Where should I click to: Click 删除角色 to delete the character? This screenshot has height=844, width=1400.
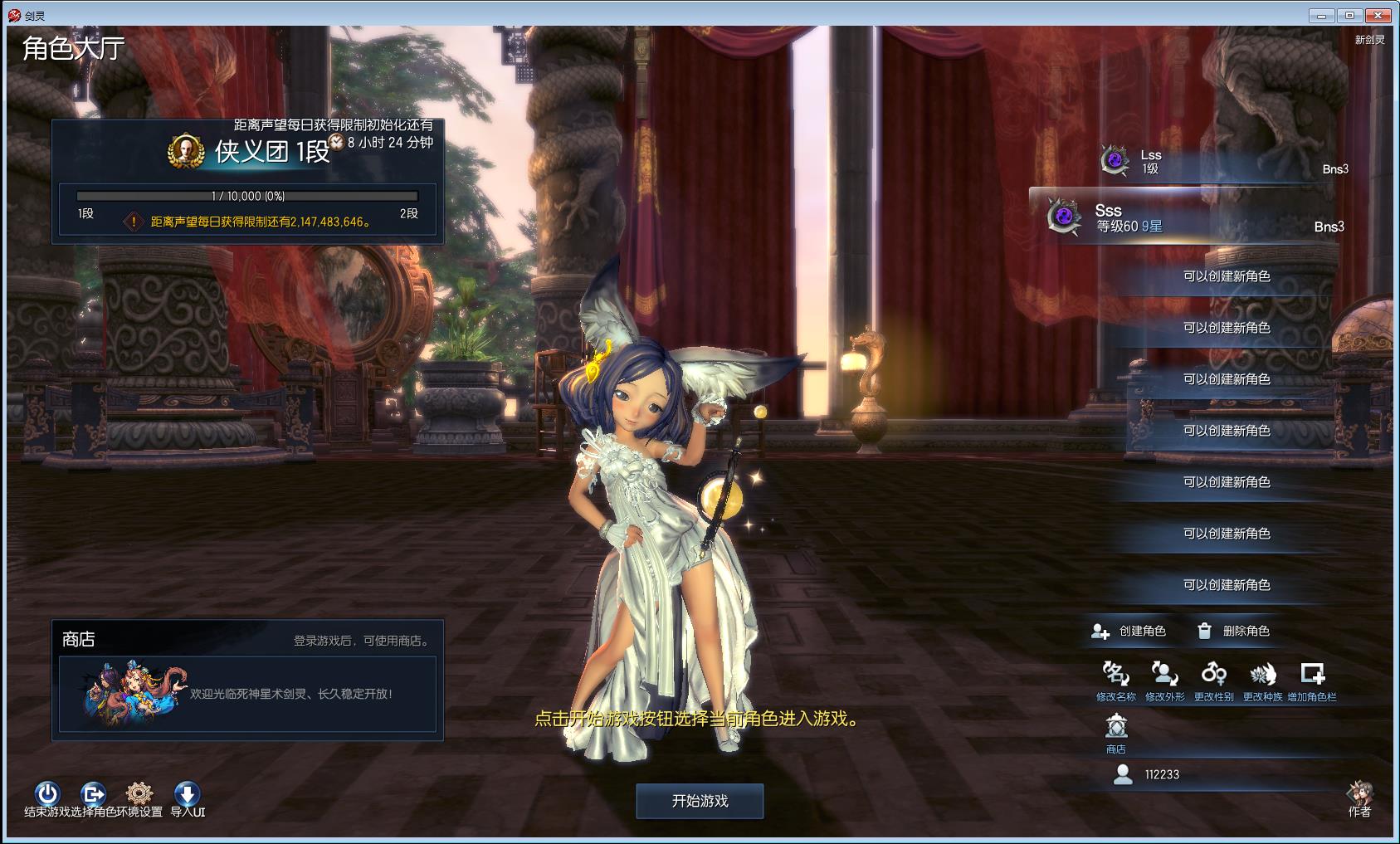click(1233, 632)
